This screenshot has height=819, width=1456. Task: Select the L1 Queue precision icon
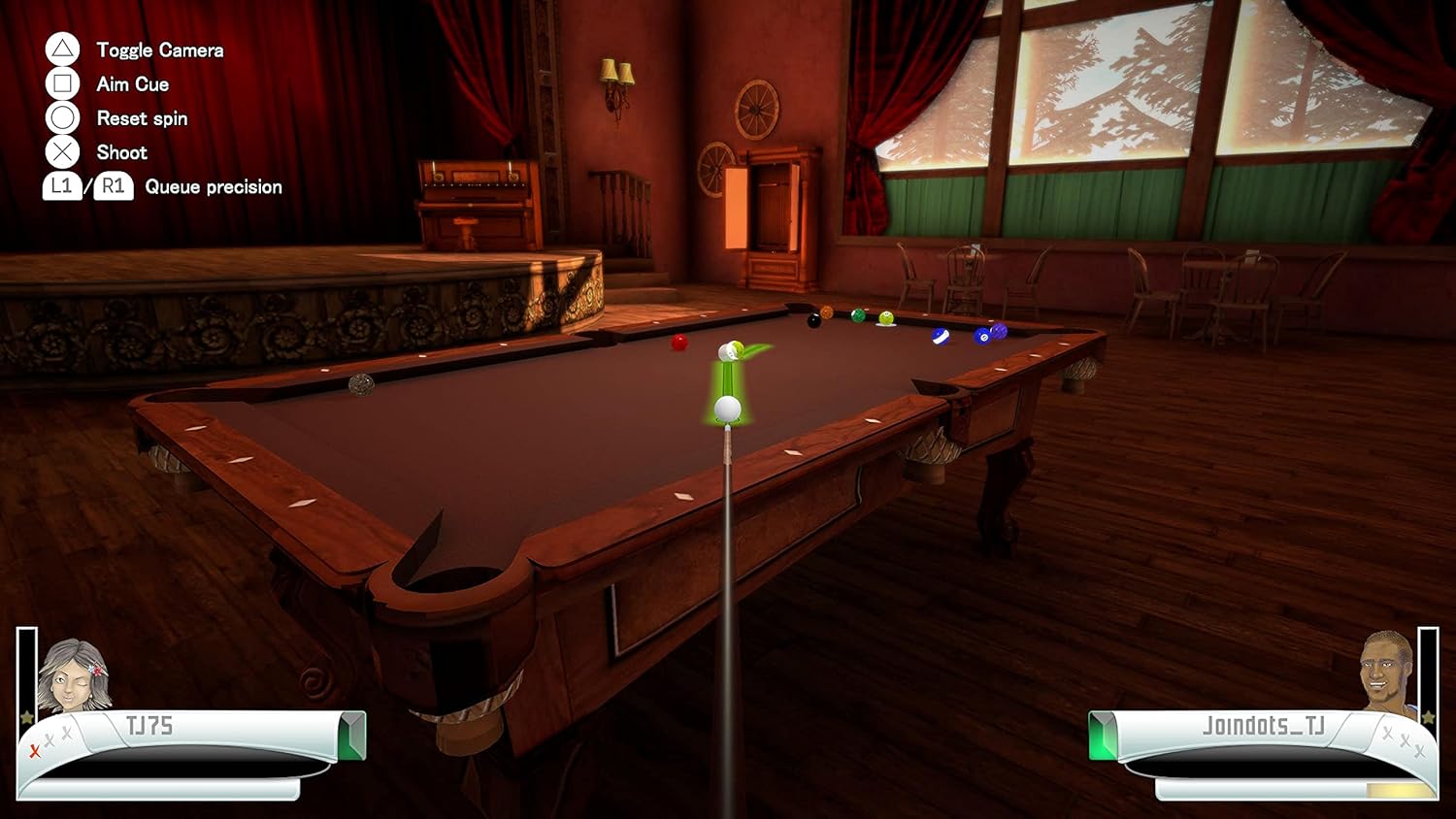click(60, 185)
